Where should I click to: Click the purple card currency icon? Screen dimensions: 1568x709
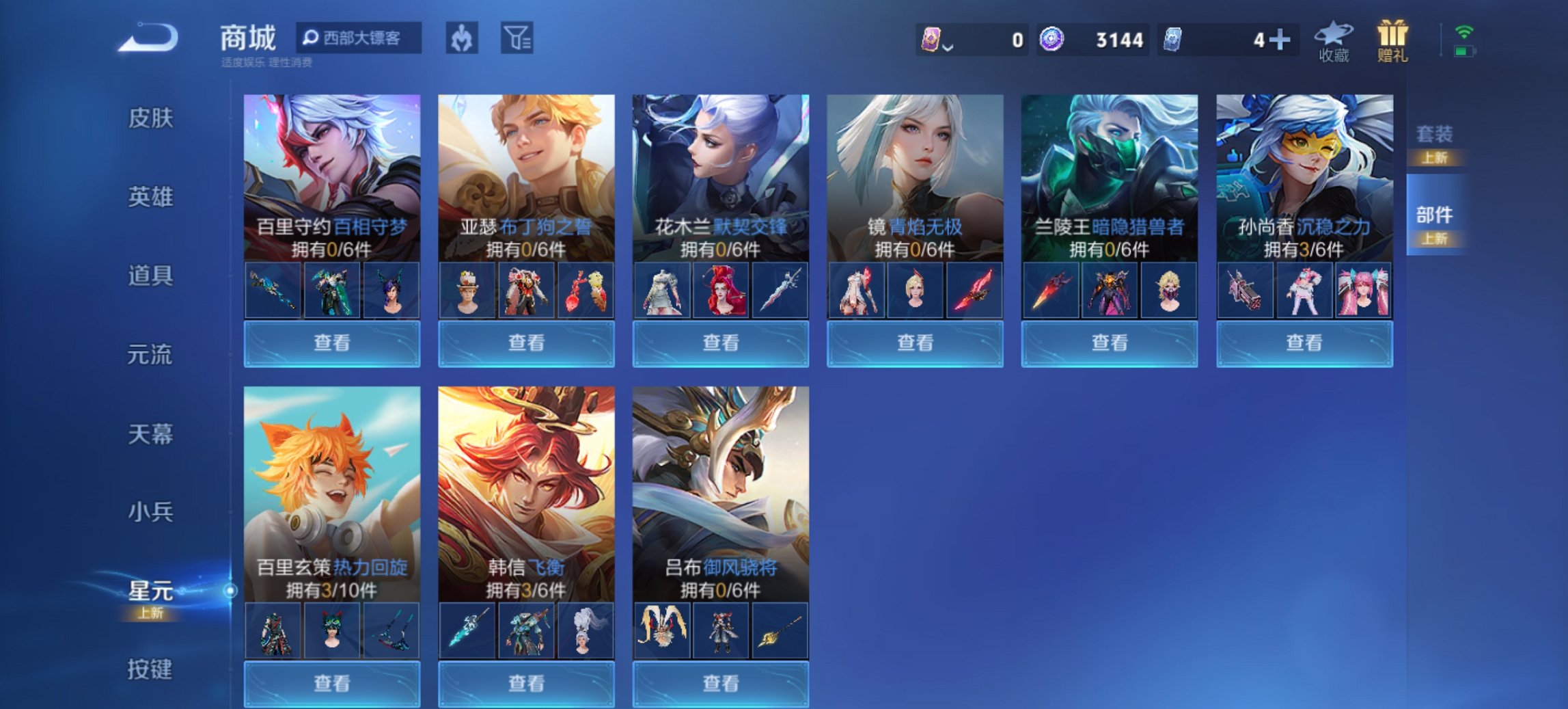[931, 40]
